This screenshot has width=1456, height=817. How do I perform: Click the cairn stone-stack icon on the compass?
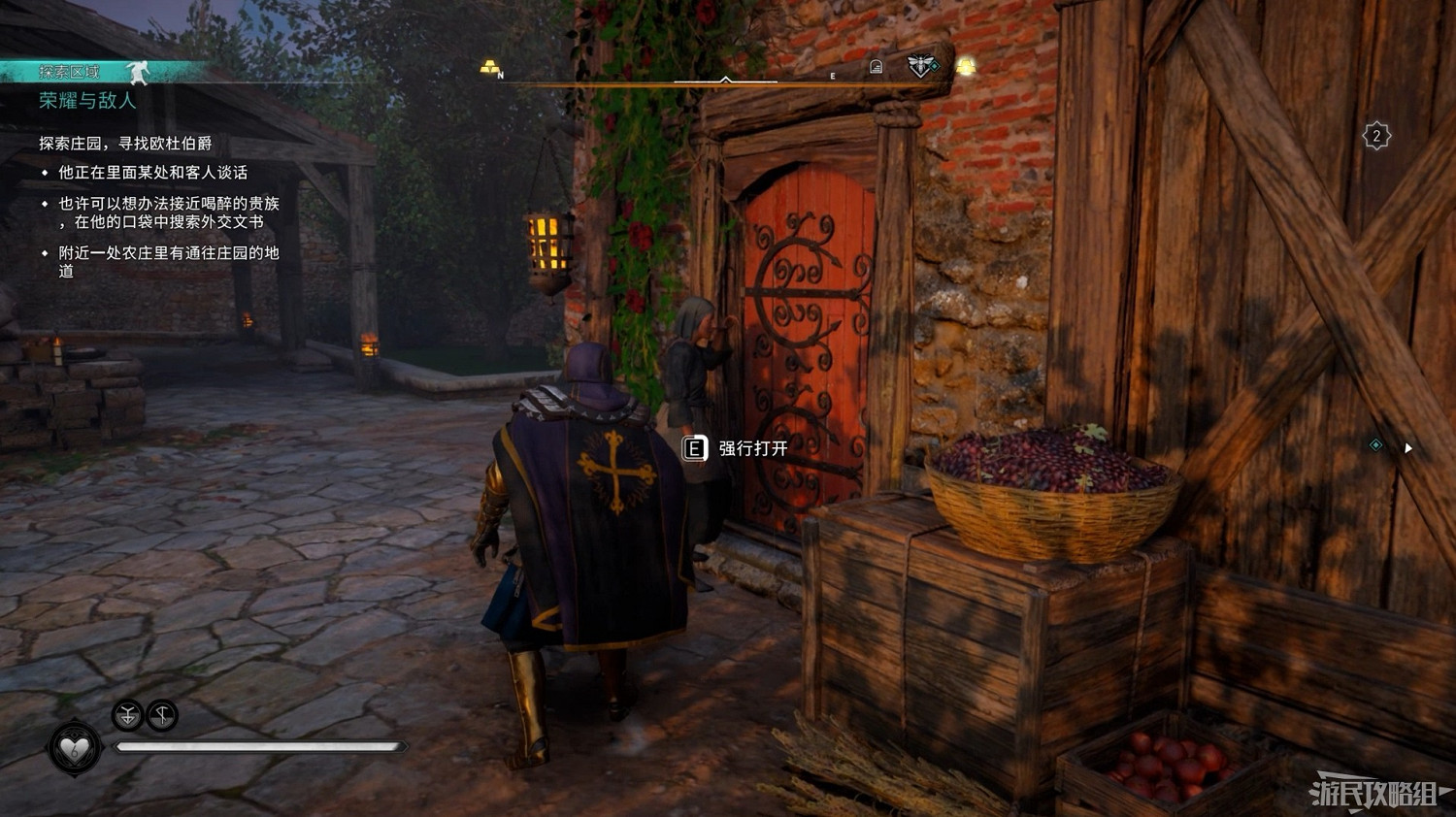coord(877,64)
